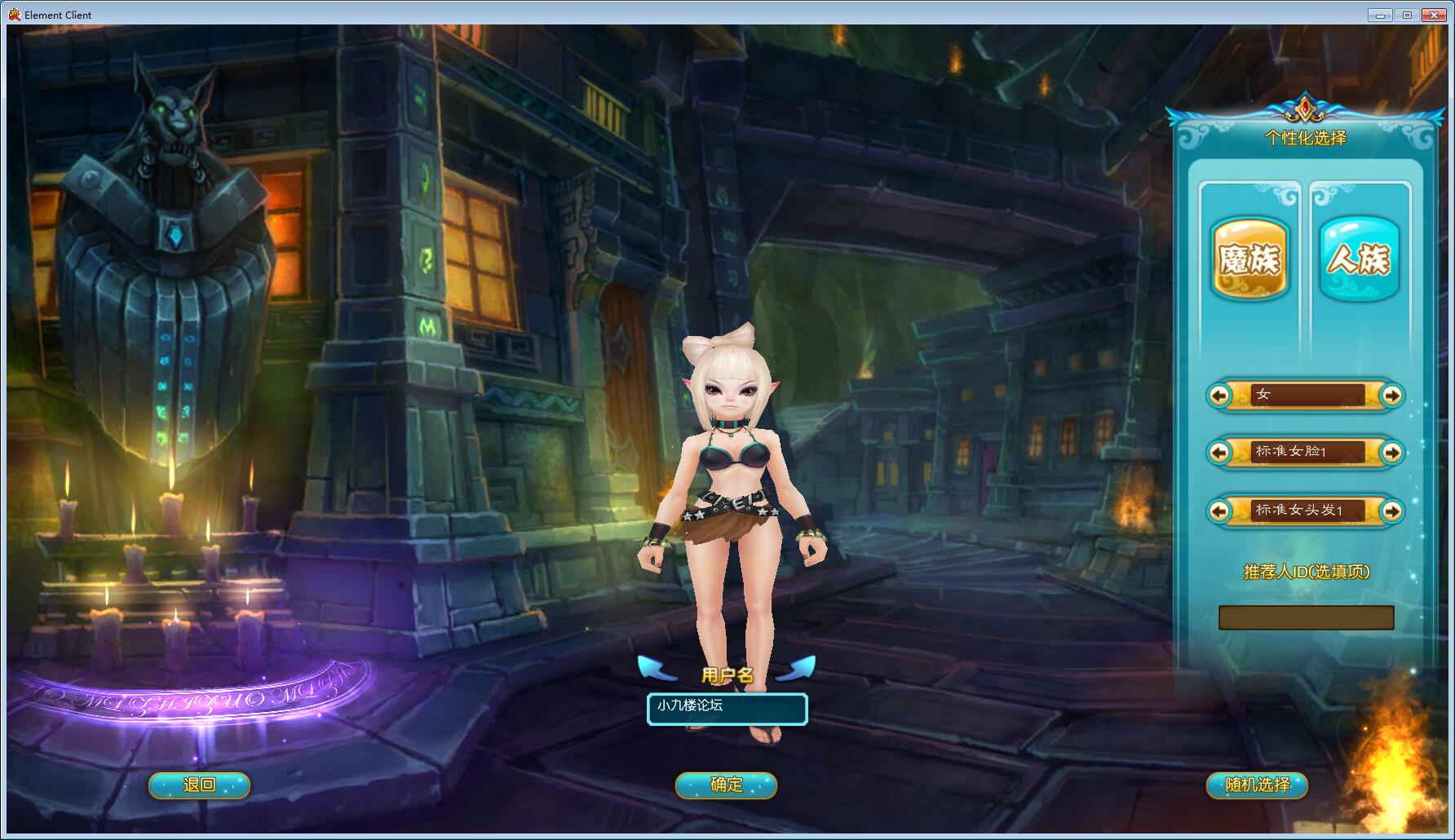Select the 魔族 (Demon race) icon

(x=1249, y=259)
